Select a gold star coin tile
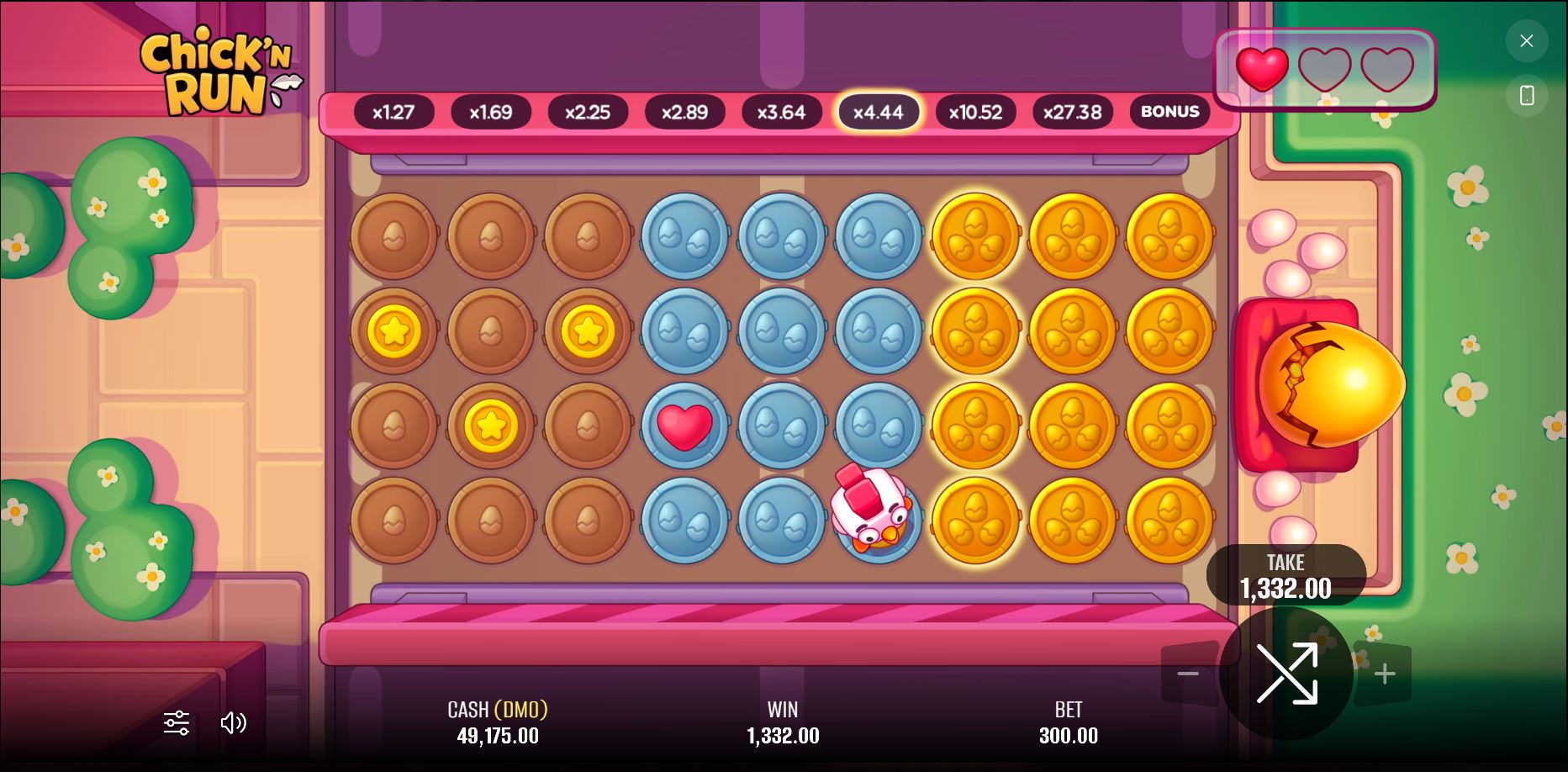 click(x=393, y=330)
